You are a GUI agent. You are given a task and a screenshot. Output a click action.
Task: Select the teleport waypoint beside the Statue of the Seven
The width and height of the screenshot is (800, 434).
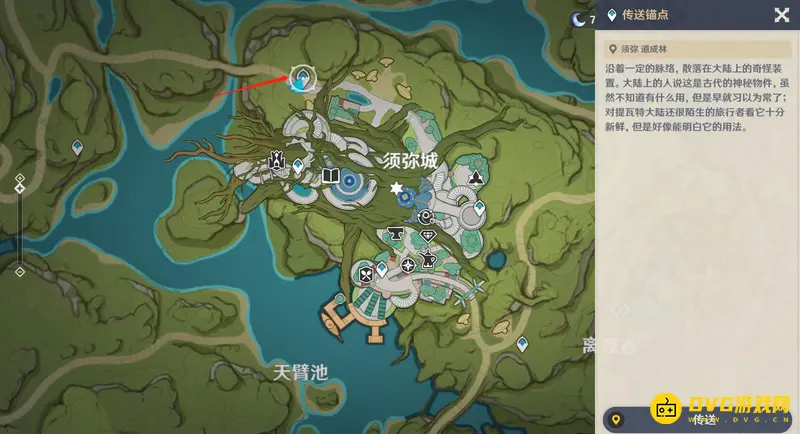click(298, 166)
